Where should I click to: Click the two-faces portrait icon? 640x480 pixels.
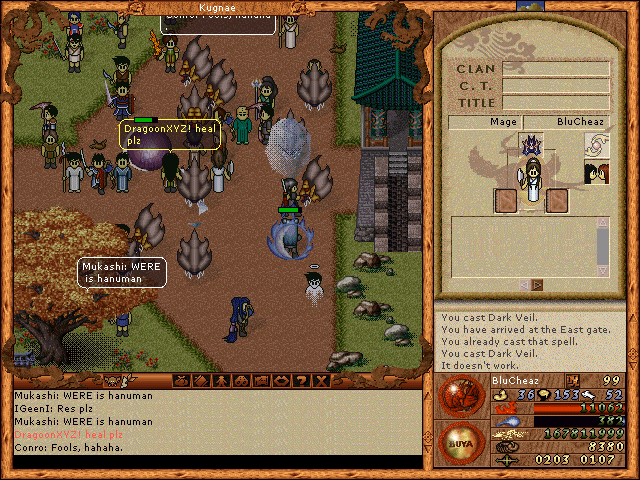point(597,174)
